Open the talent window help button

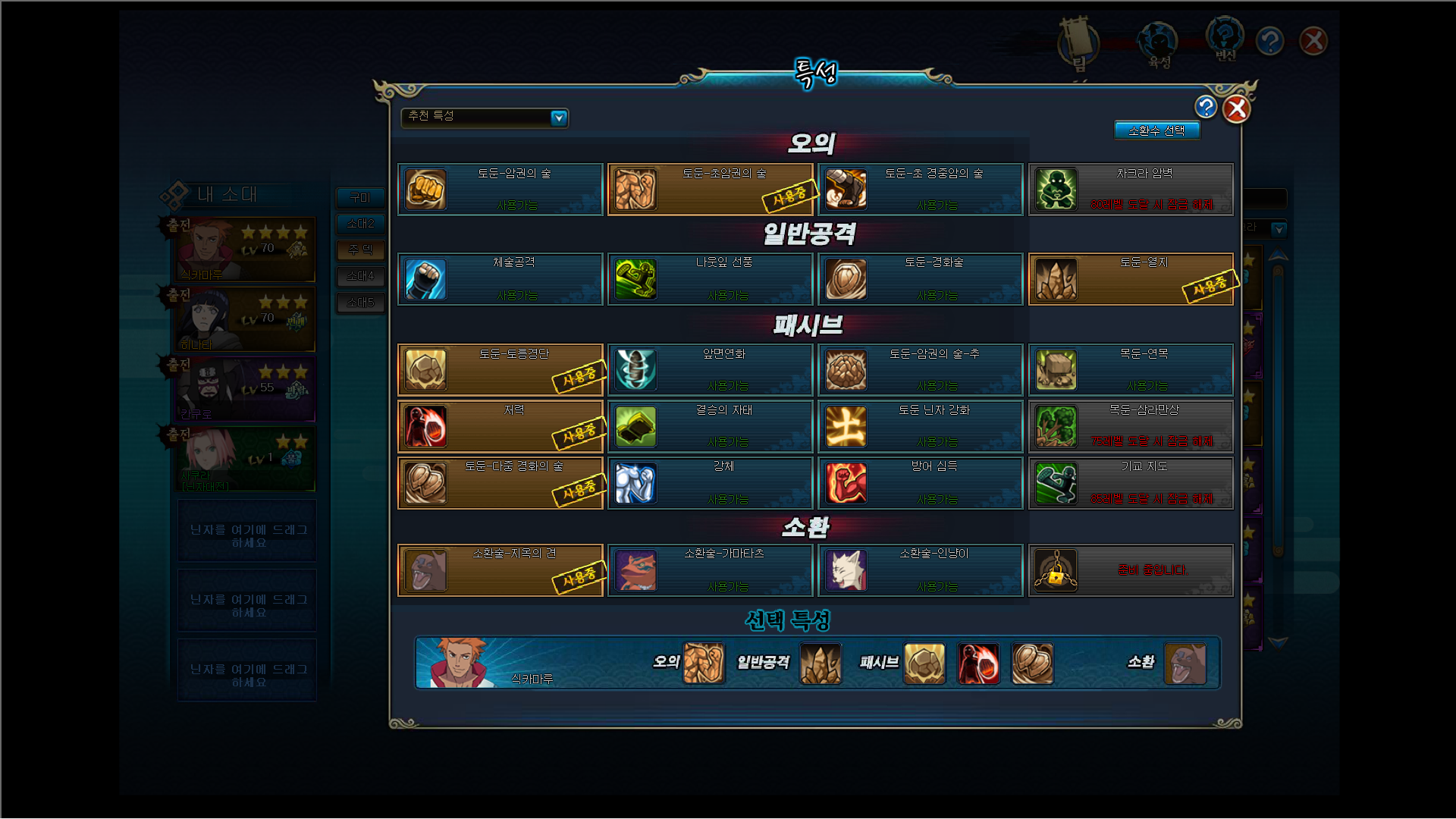[1206, 107]
